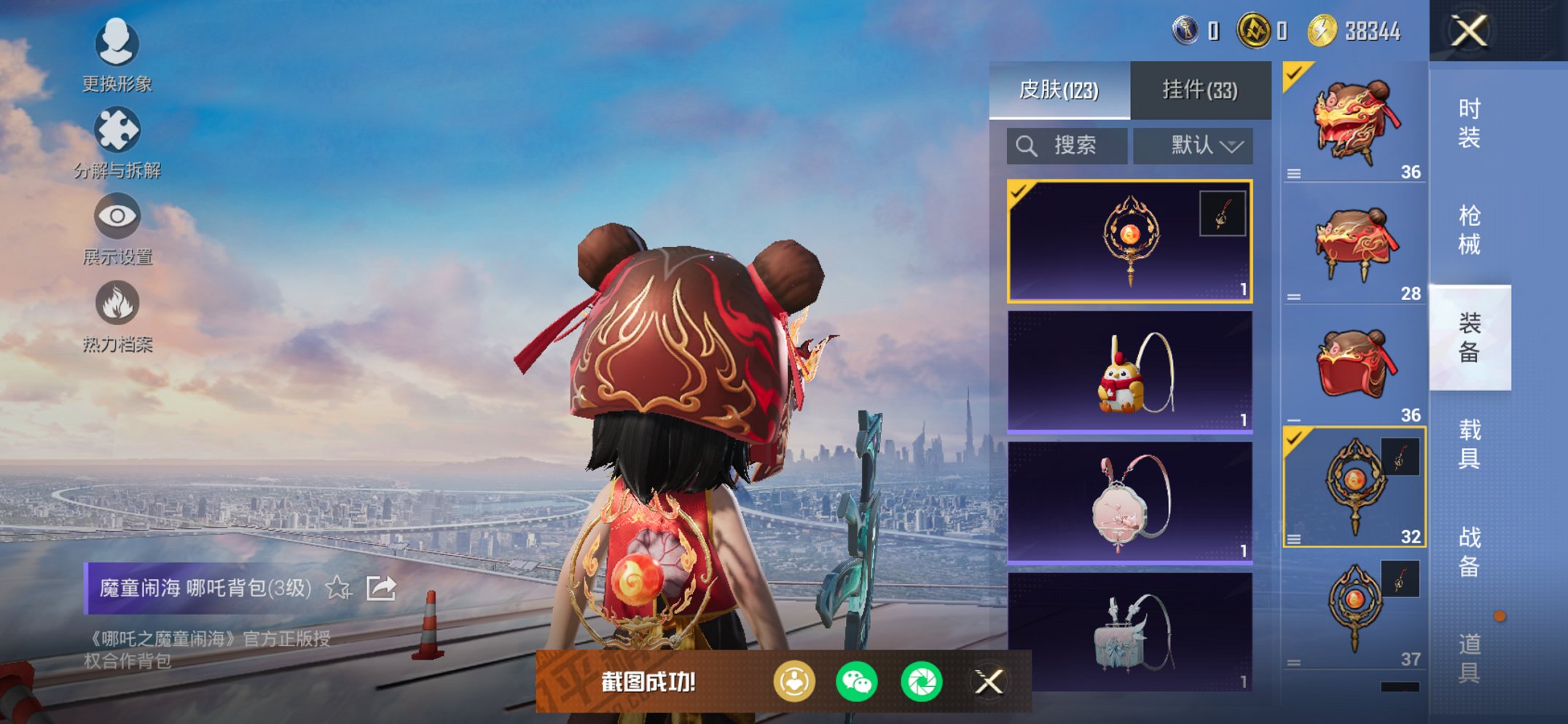Tap the search bar labeled 搜索
The image size is (1568, 724).
click(1066, 144)
